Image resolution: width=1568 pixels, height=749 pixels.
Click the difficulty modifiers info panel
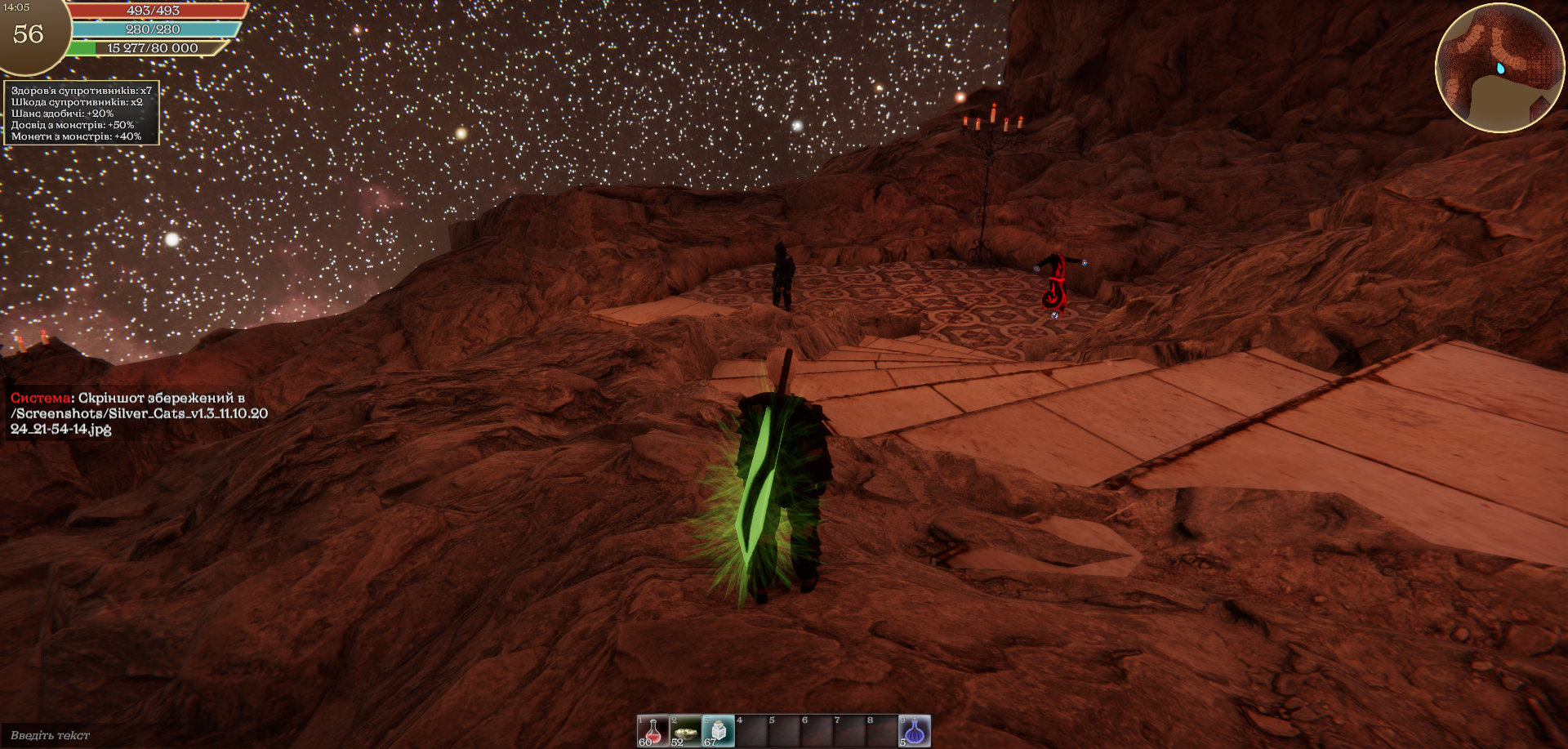tap(82, 114)
